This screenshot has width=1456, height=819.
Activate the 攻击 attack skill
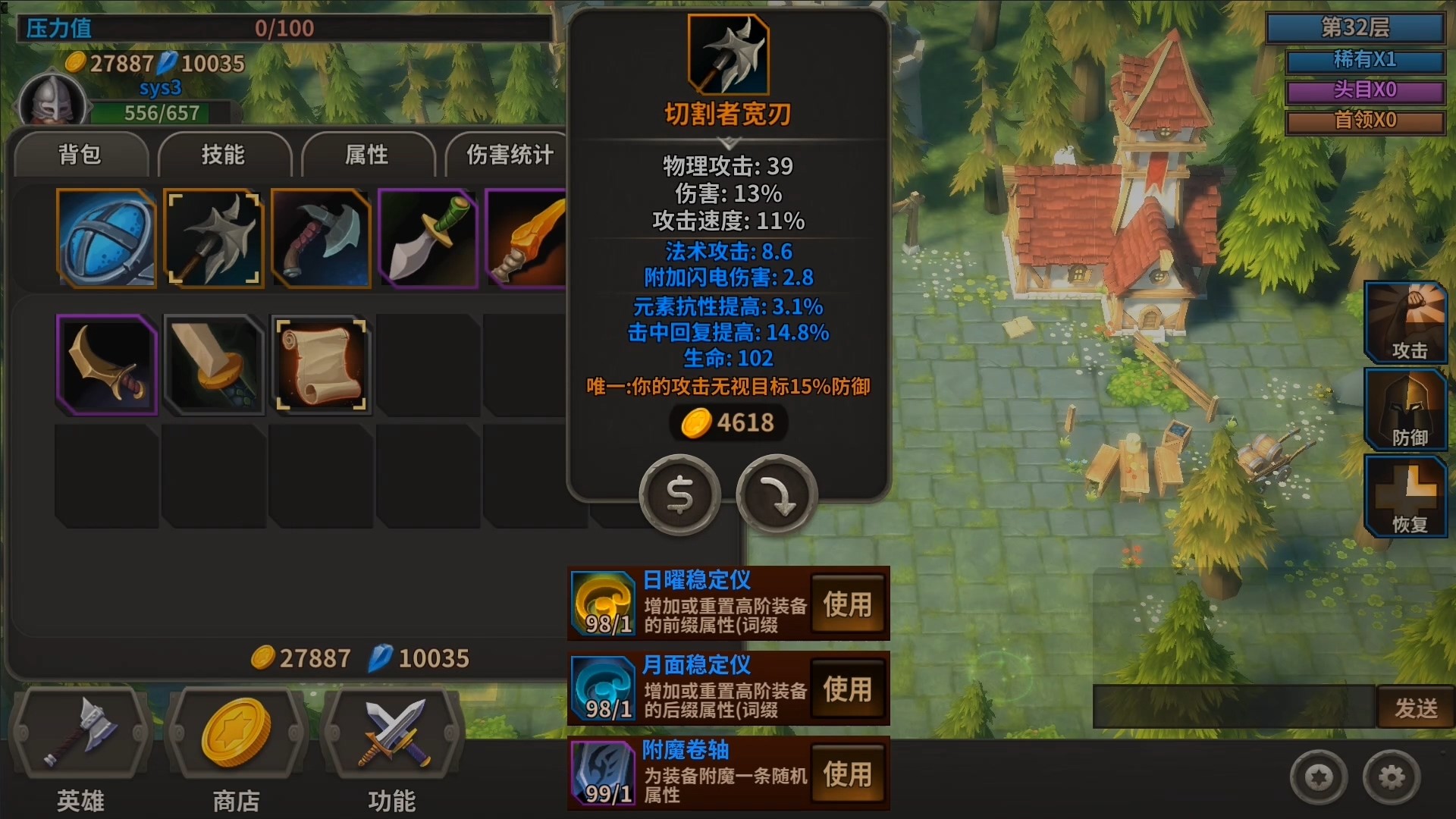(x=1405, y=322)
